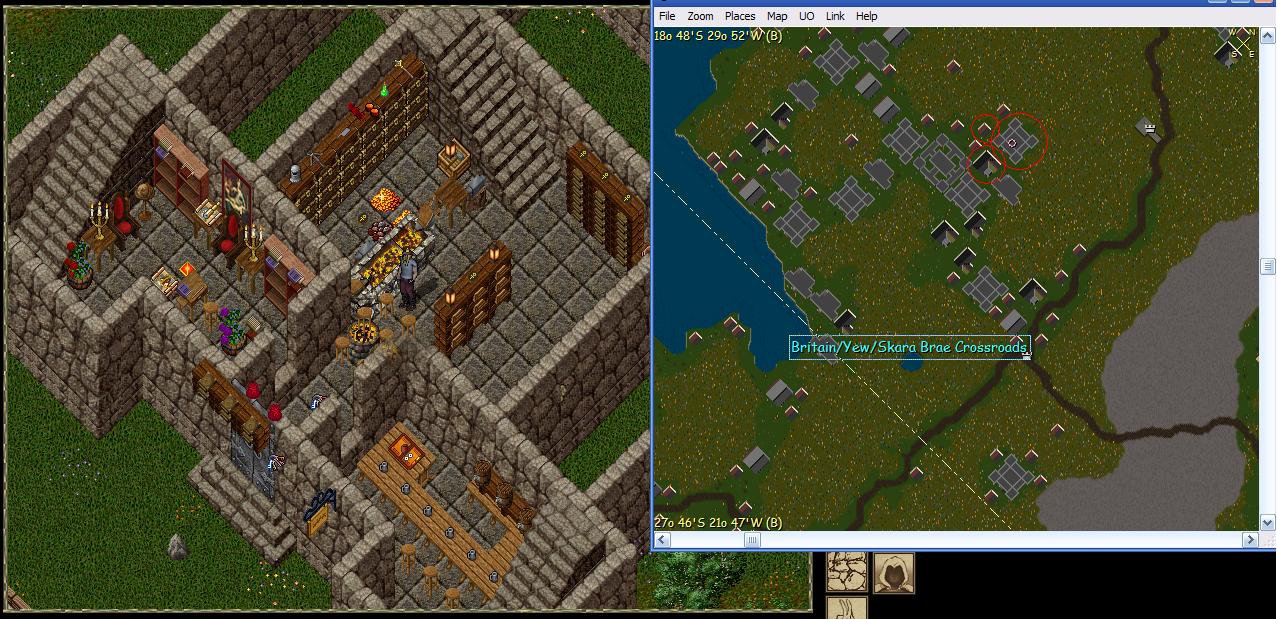This screenshot has width=1277, height=619.
Task: Activate the hooded figure ability icon
Action: point(894,573)
